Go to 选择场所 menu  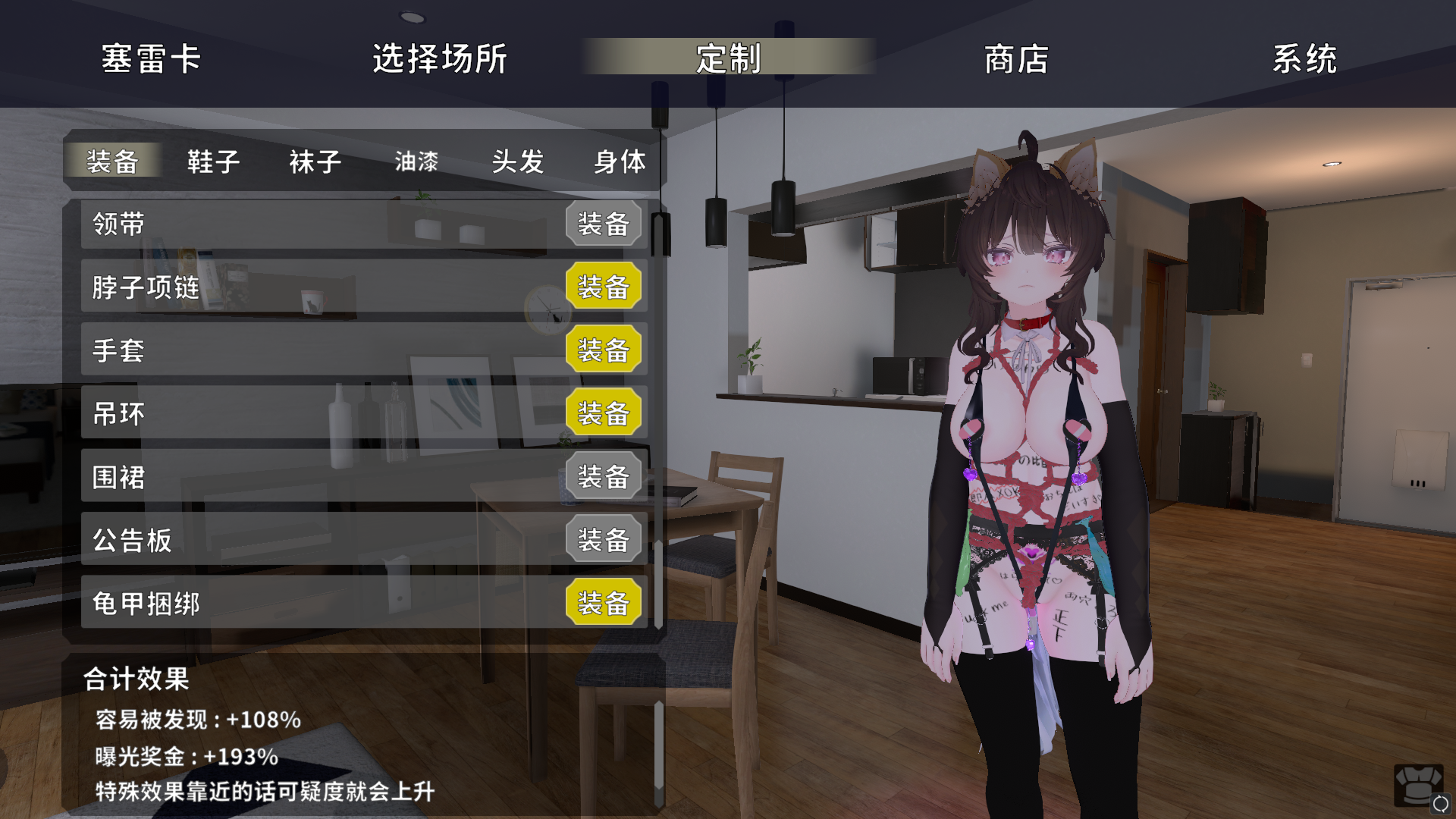tap(440, 58)
